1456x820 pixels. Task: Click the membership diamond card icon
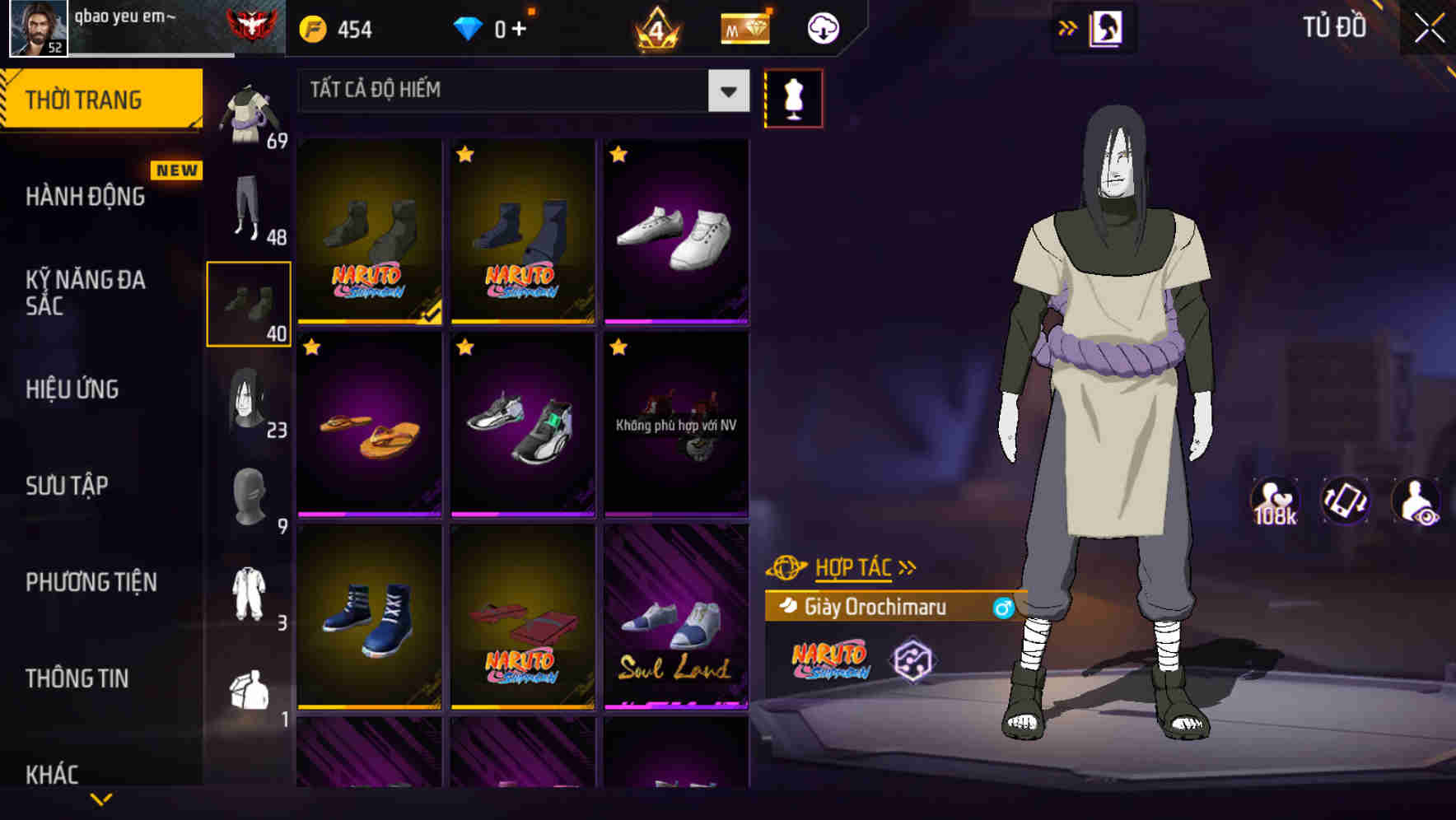point(744,27)
